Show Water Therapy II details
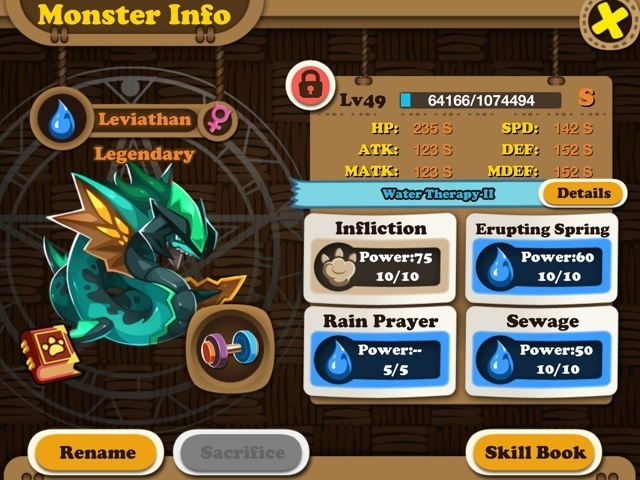640x480 pixels. [x=583, y=193]
